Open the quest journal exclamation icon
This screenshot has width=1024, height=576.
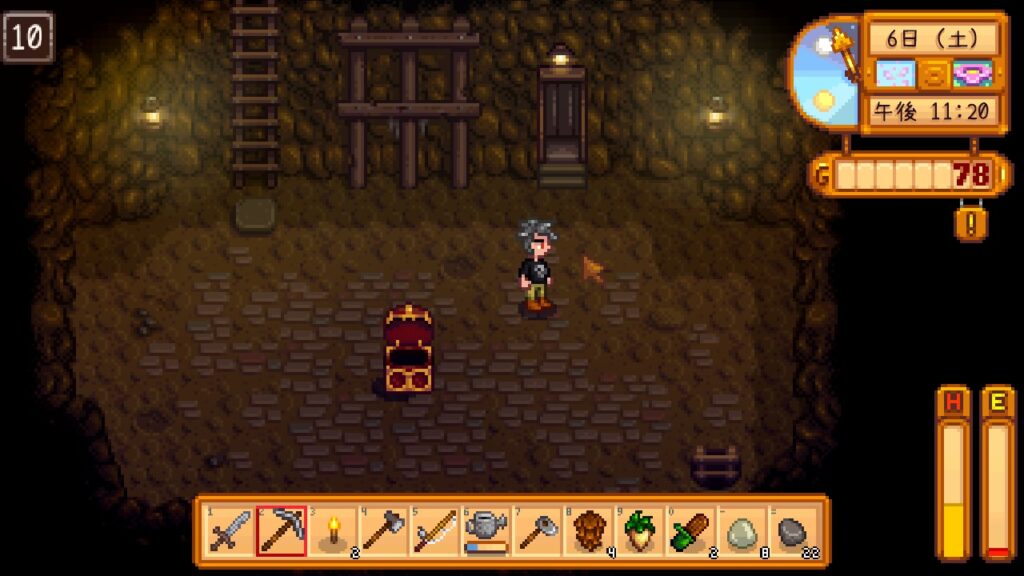point(968,222)
